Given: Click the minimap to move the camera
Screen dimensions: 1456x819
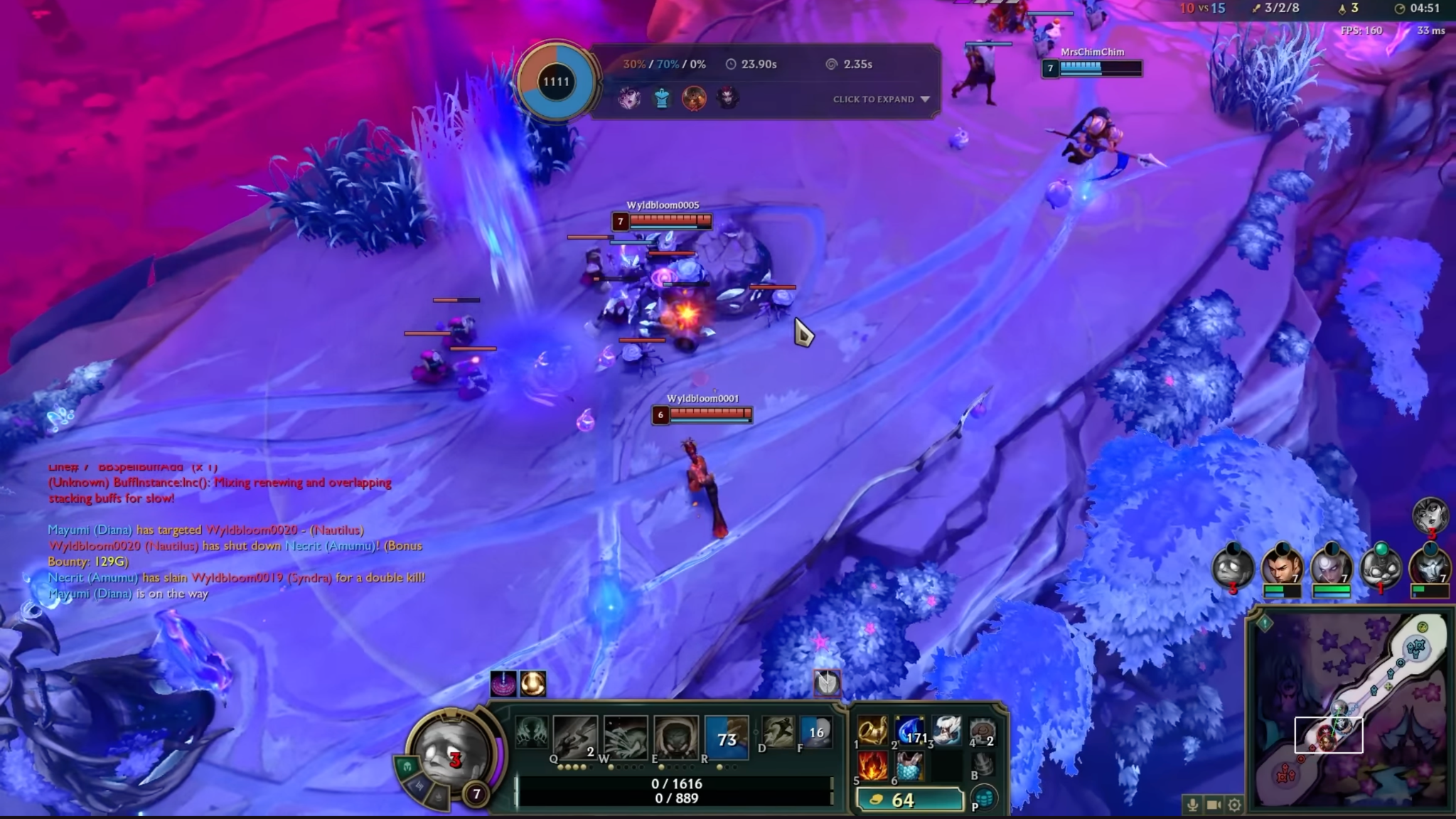Looking at the screenshot, I should 1351,711.
